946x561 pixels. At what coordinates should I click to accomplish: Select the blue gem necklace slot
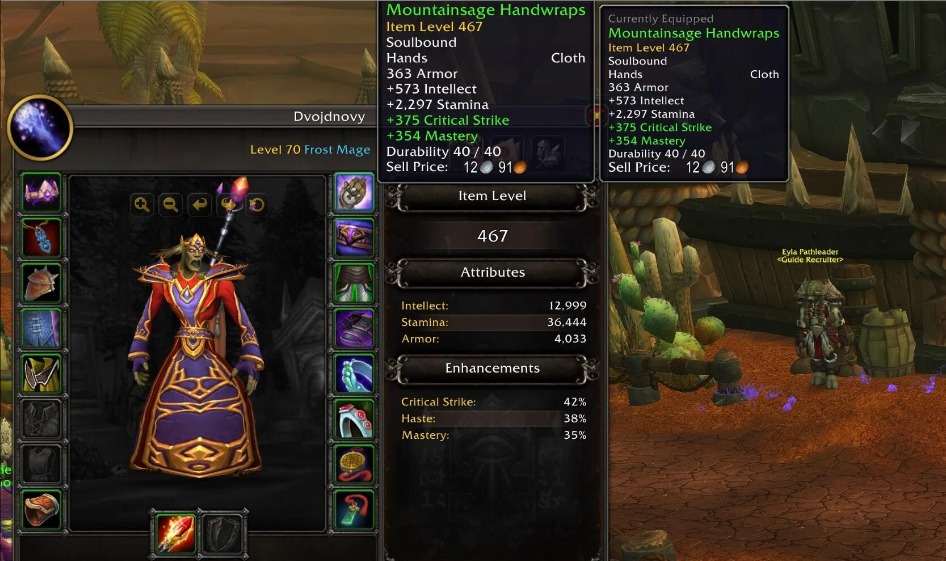[41, 237]
